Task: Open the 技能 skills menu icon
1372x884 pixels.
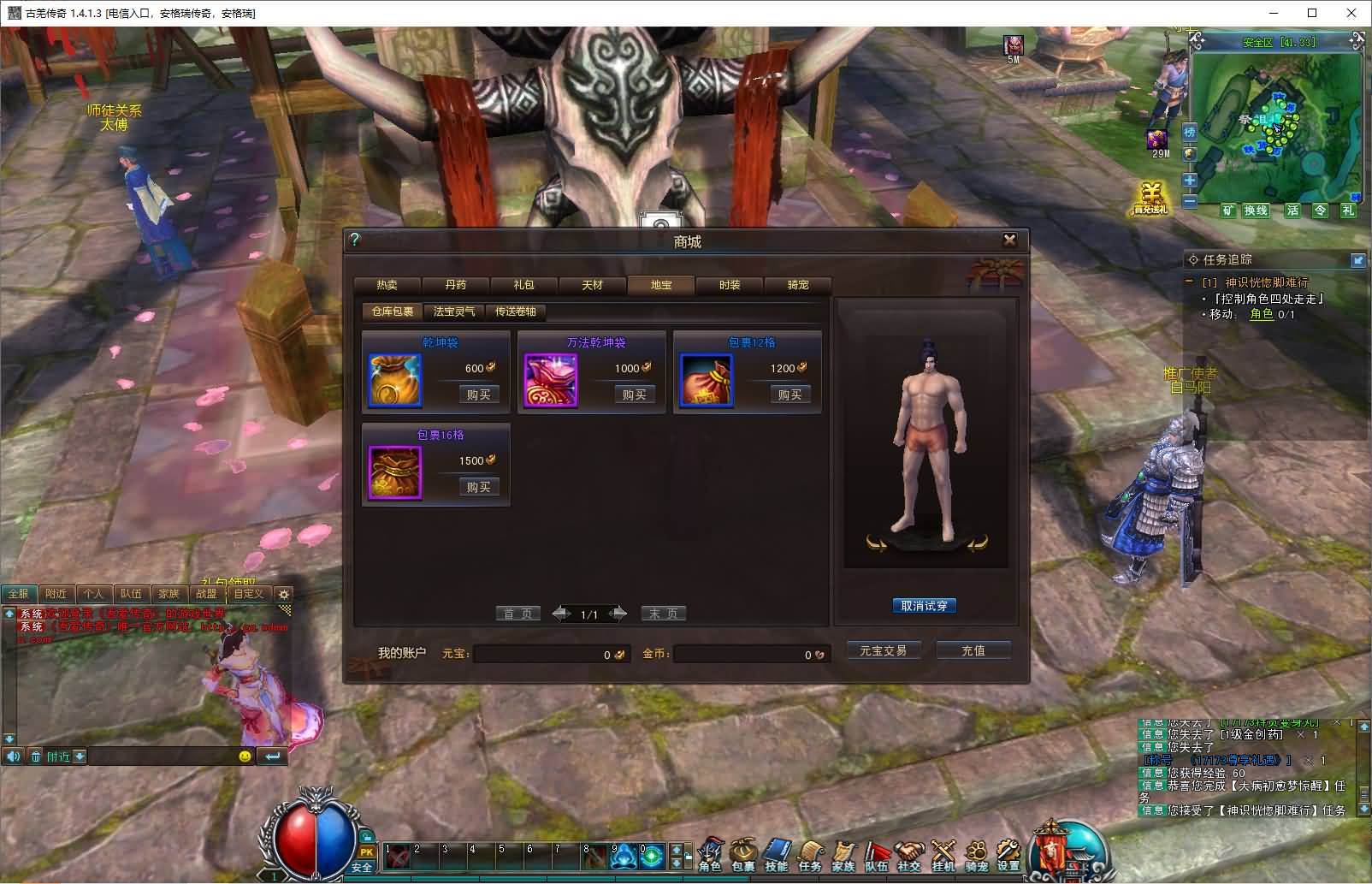Action: tap(777, 854)
